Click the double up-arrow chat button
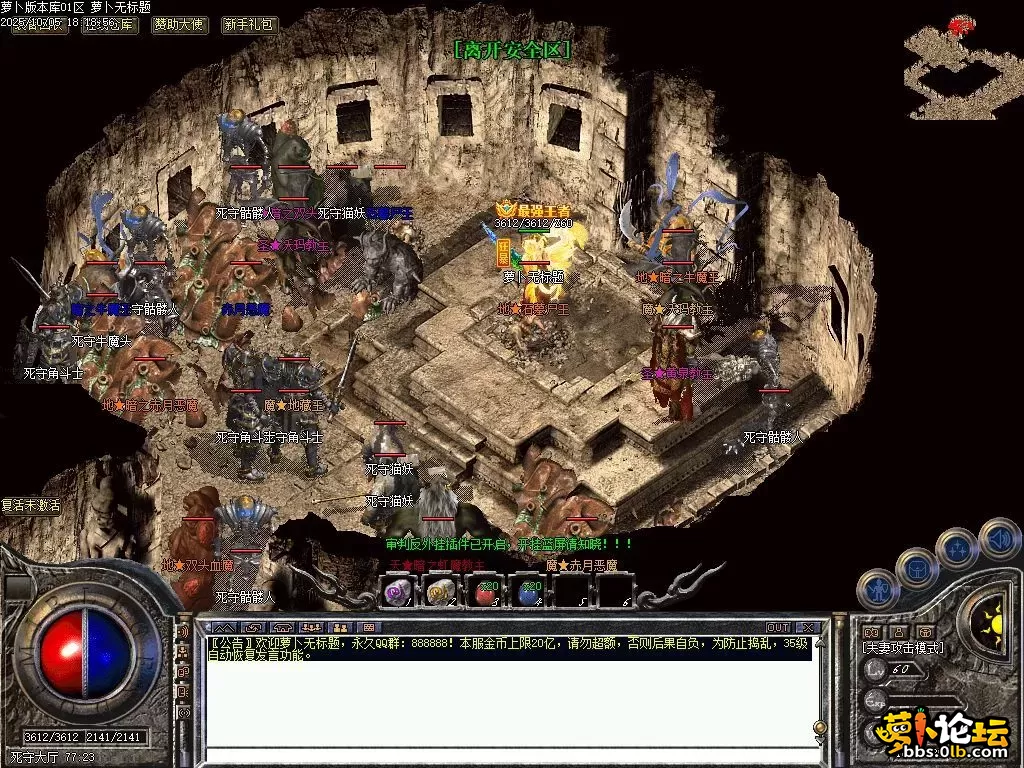1024x768 pixels. pos(223,628)
